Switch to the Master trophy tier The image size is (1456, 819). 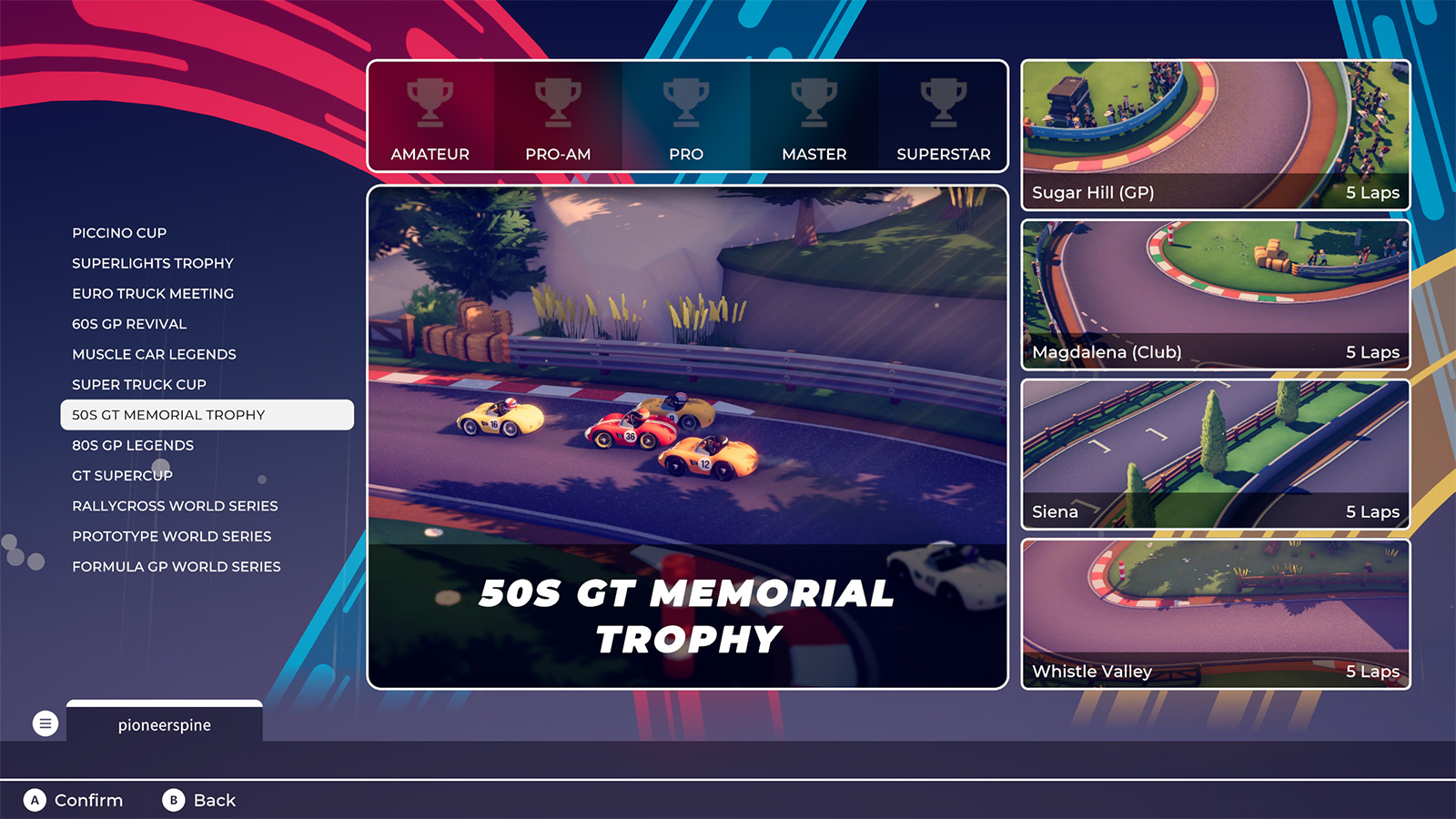[814, 116]
